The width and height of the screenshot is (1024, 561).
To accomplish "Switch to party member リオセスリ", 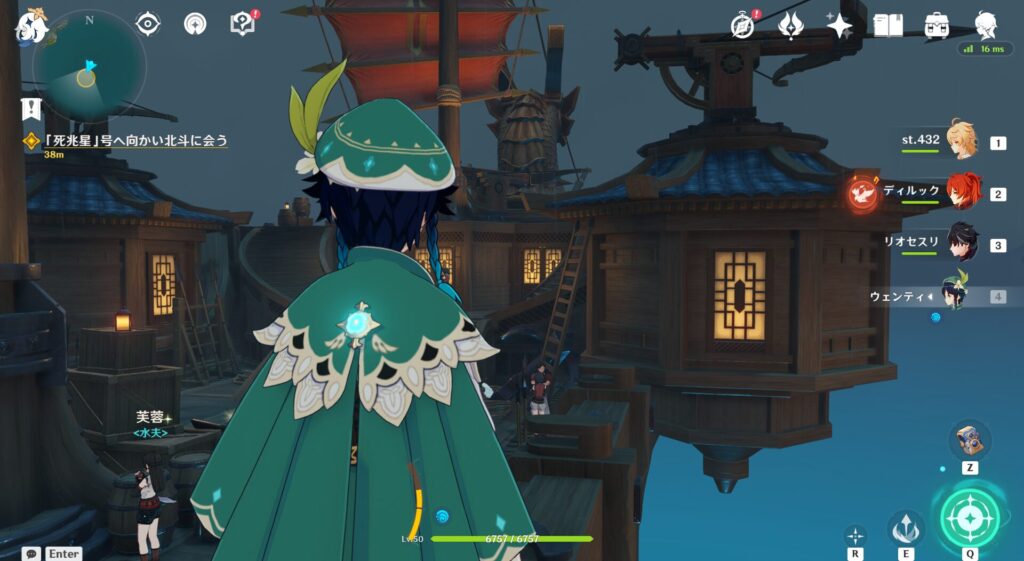I will [961, 243].
